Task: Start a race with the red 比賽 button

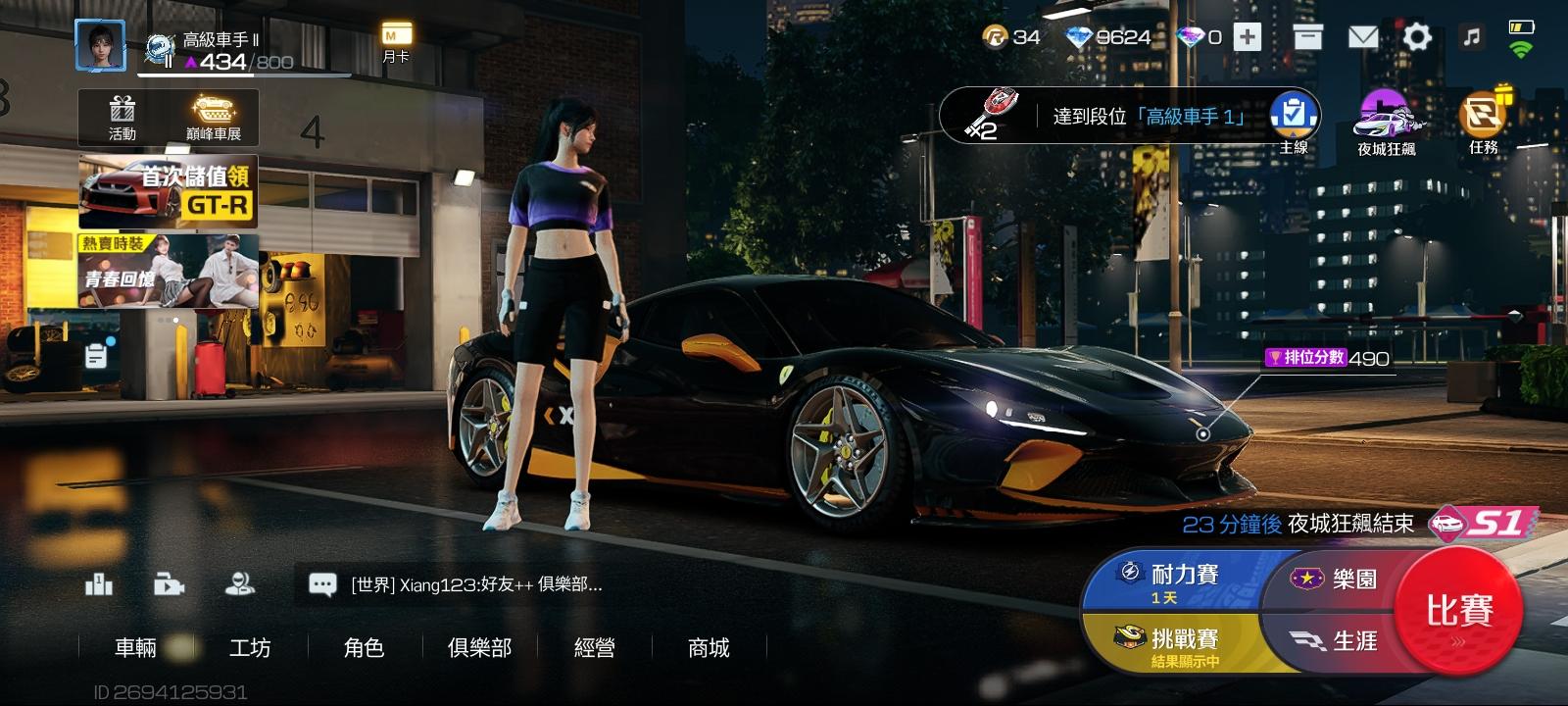Action: 1458,611
